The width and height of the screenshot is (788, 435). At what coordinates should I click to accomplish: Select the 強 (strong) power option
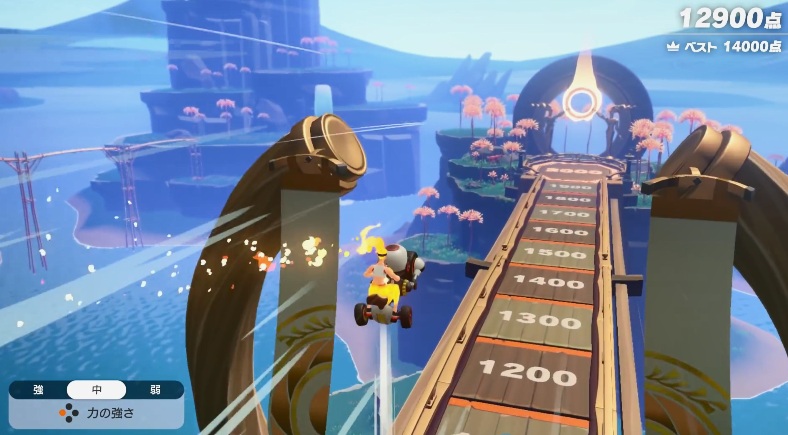click(38, 390)
